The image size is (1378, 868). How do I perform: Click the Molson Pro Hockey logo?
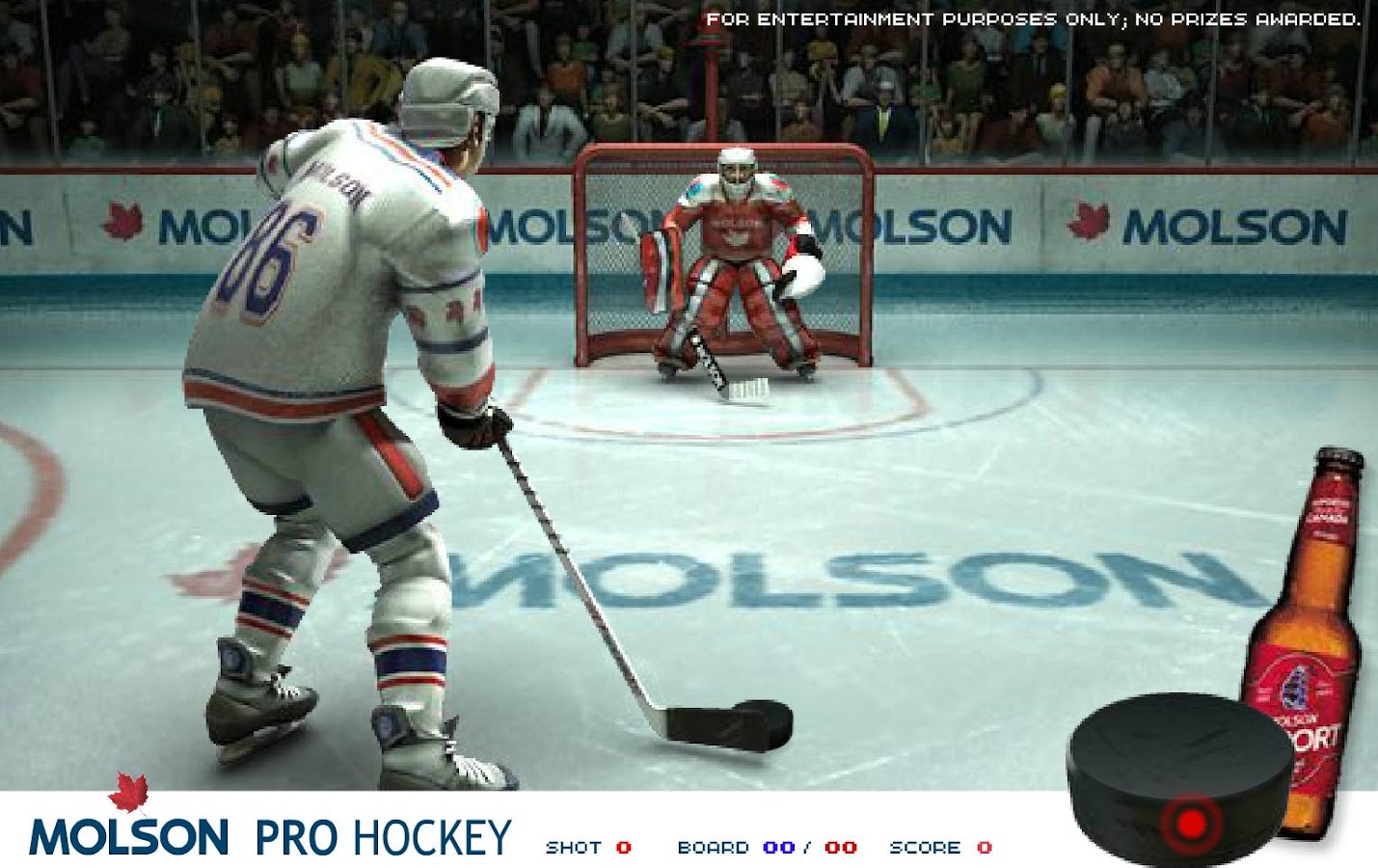click(x=270, y=832)
